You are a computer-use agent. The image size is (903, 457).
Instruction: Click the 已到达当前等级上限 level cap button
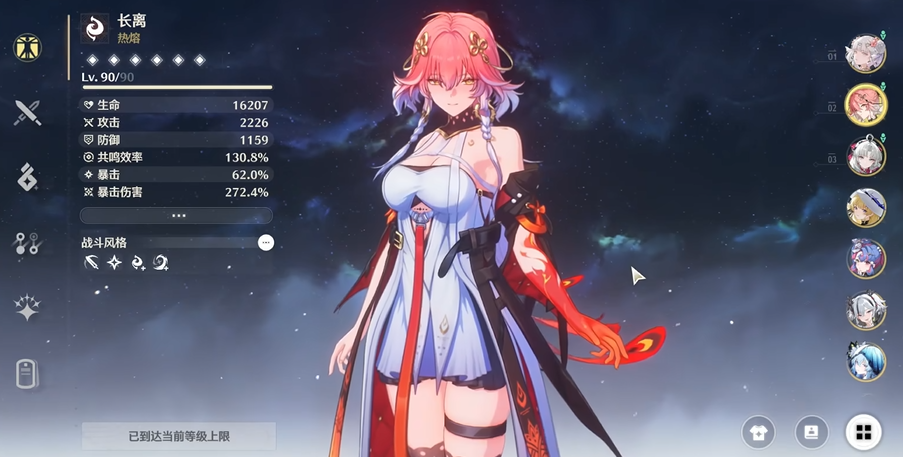click(x=178, y=436)
